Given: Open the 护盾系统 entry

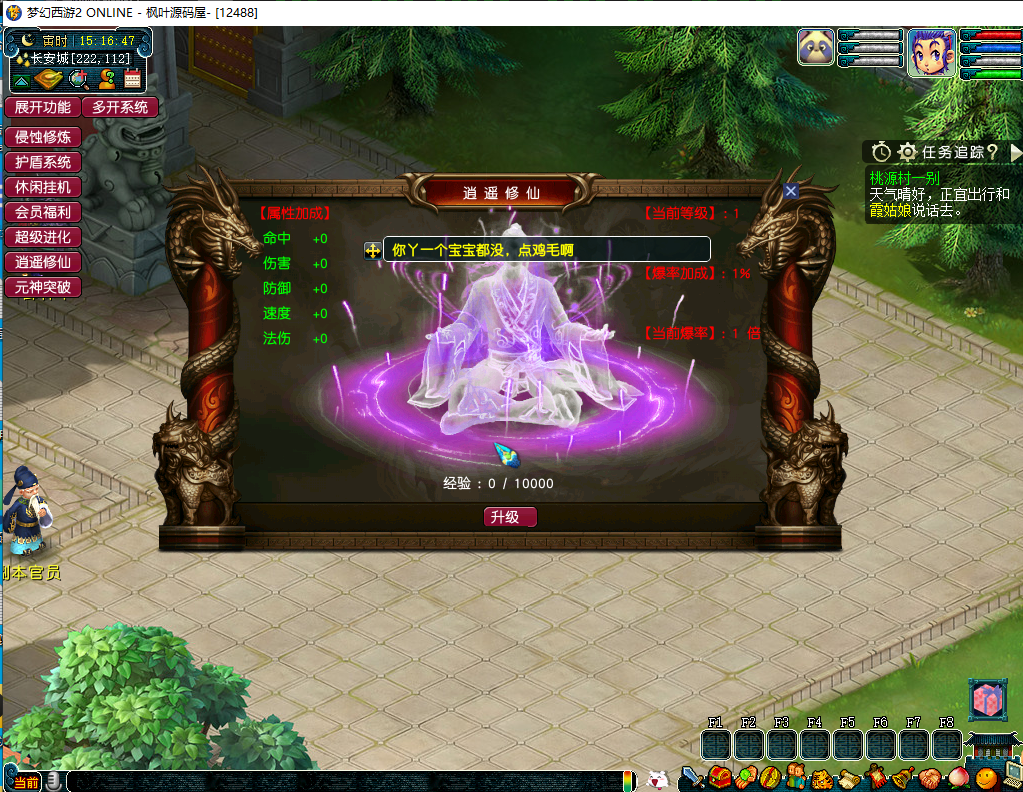Looking at the screenshot, I should coord(42,162).
